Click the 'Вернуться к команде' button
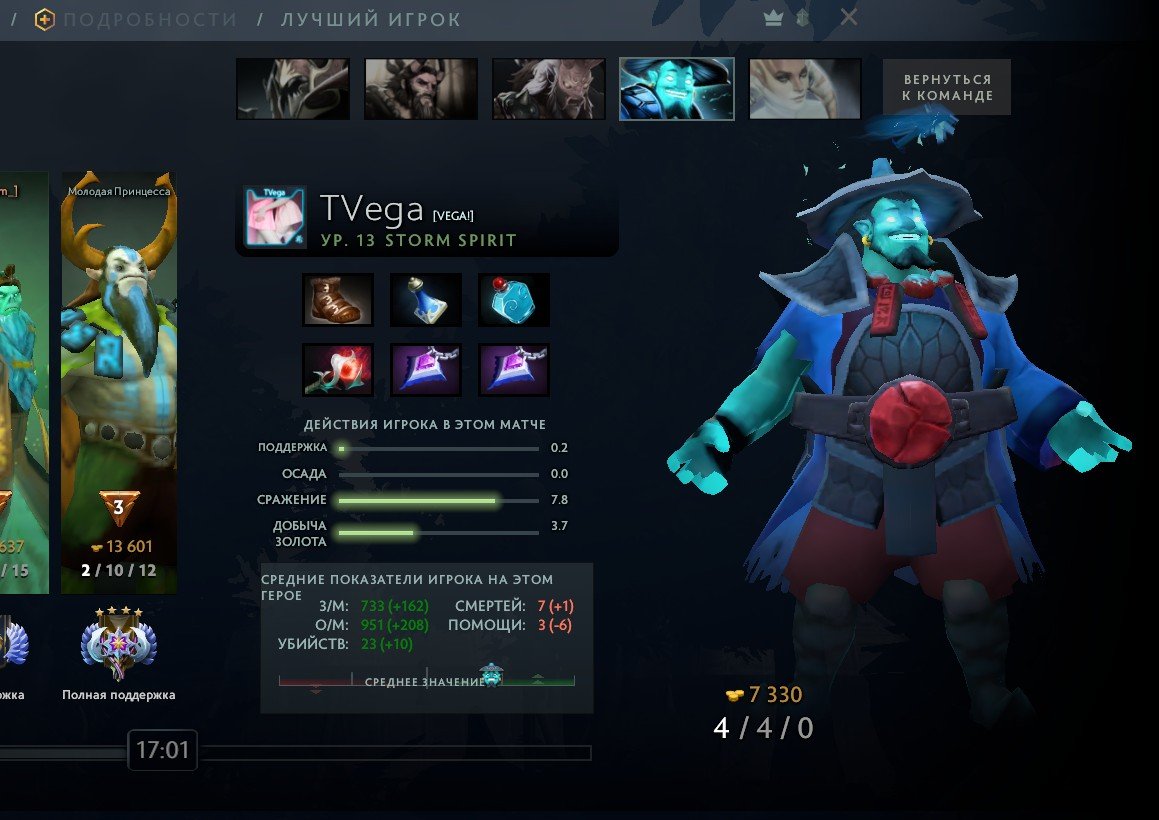Viewport: 1159px width, 820px height. 946,87
